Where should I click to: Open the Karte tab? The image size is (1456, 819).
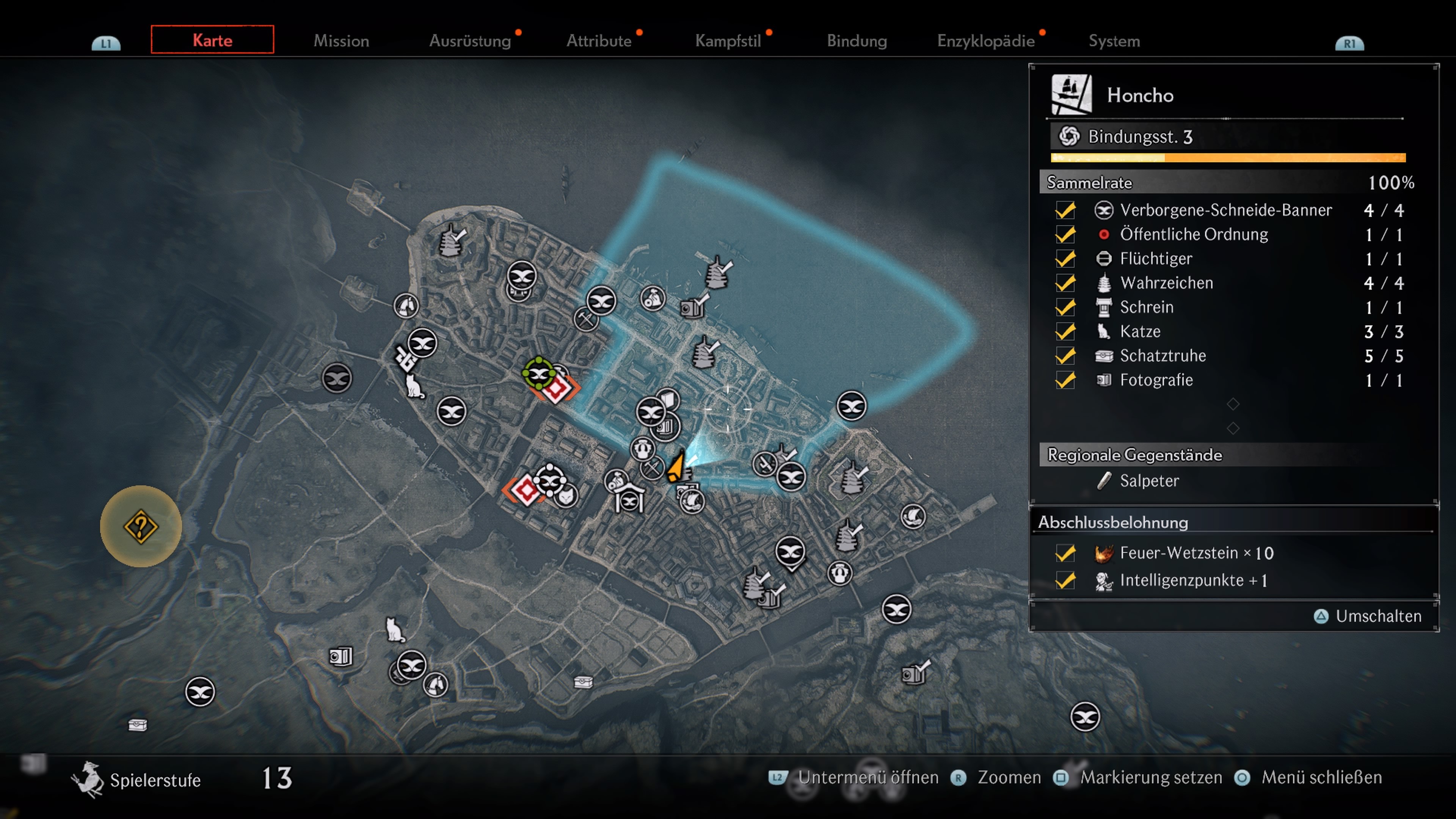pyautogui.click(x=212, y=40)
